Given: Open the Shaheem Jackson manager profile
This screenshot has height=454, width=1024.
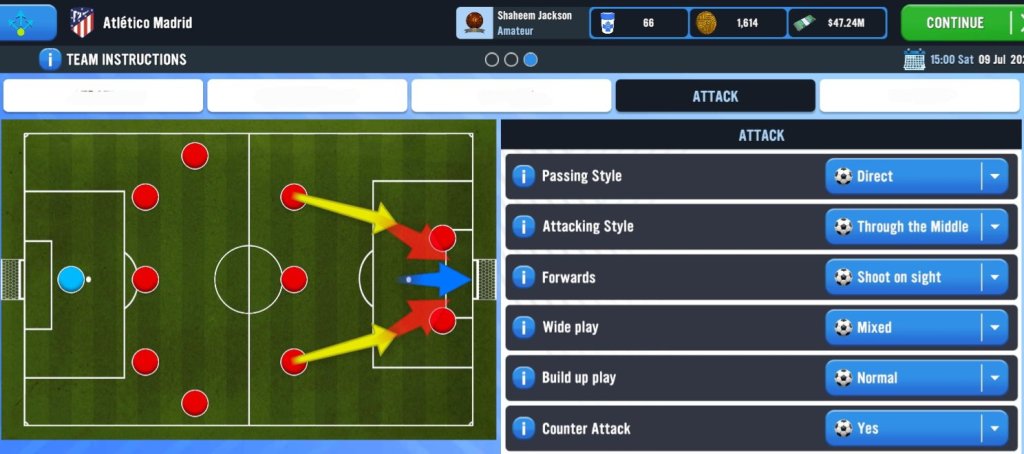Looking at the screenshot, I should pyautogui.click(x=520, y=22).
